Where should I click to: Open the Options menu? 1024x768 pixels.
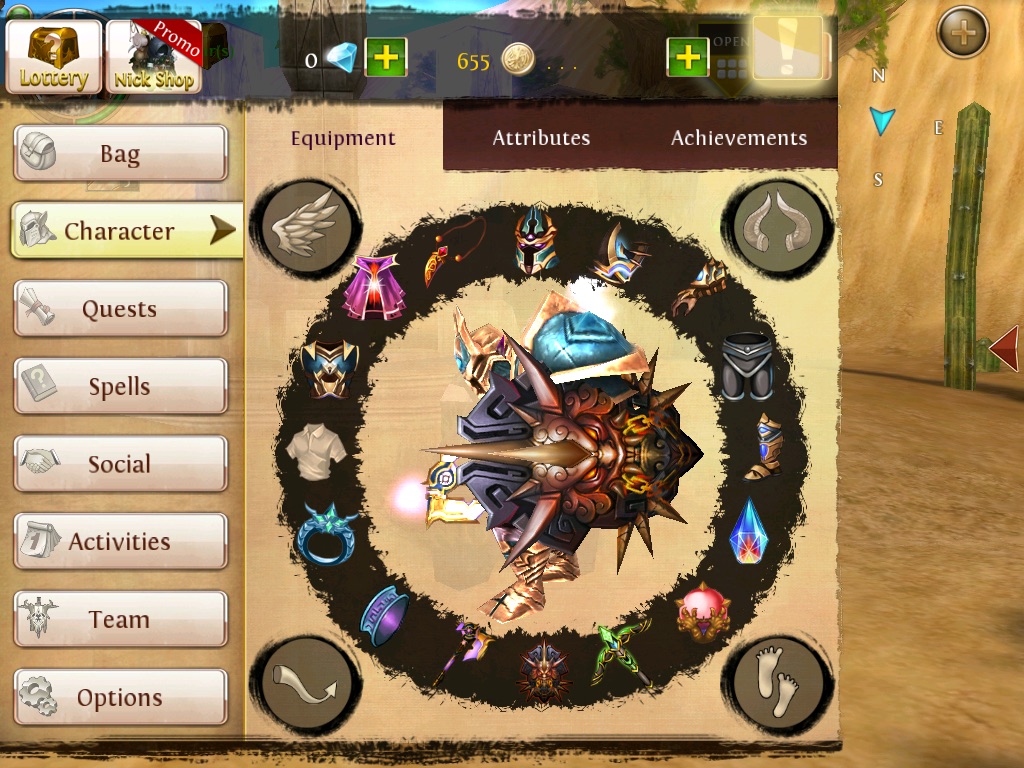pyautogui.click(x=120, y=697)
